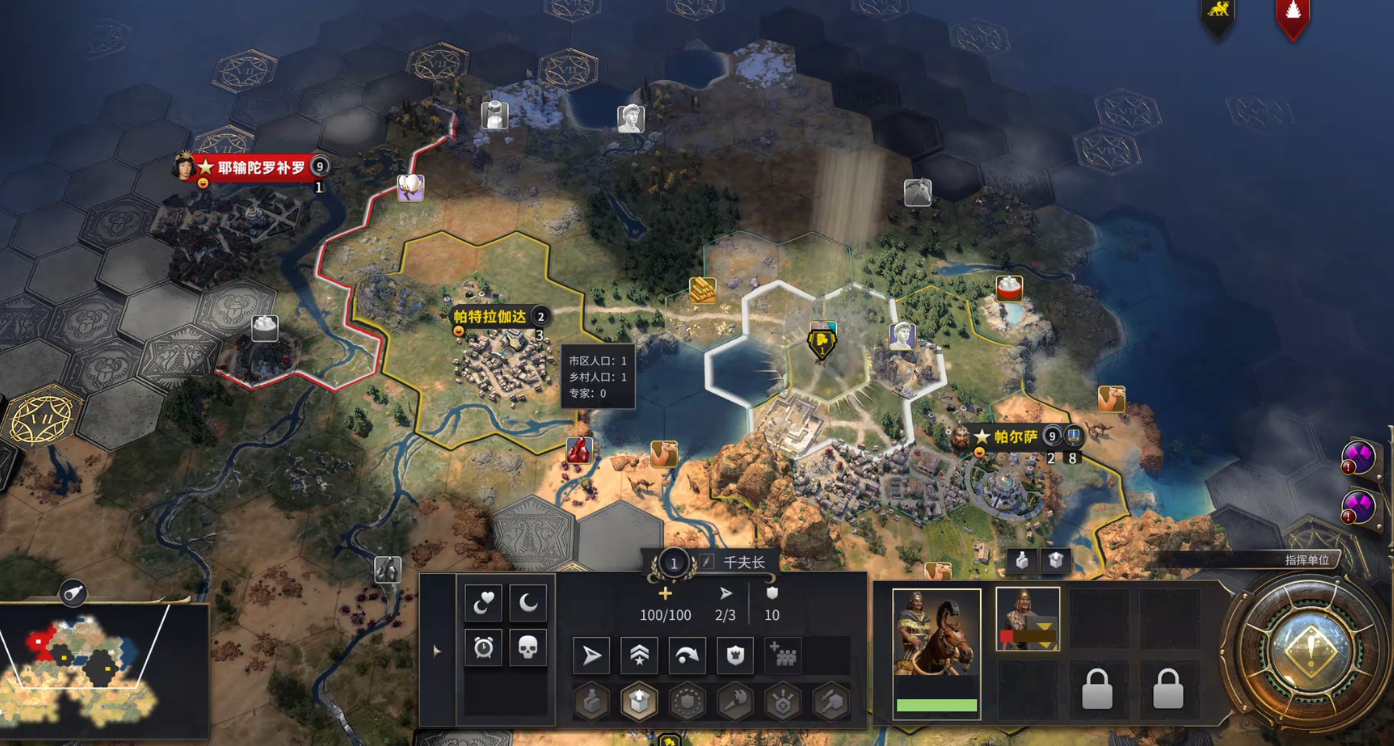
Task: Activate the alert alarm clock action
Action: point(483,648)
